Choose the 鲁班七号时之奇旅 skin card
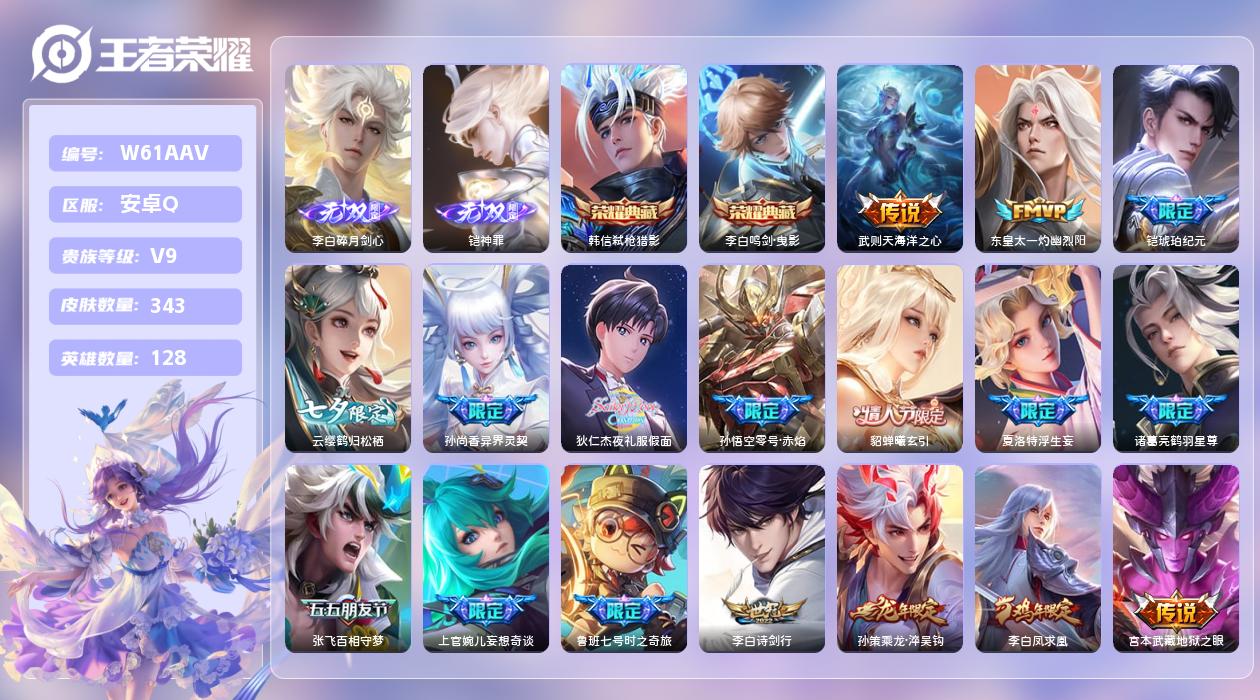 (x=624, y=558)
